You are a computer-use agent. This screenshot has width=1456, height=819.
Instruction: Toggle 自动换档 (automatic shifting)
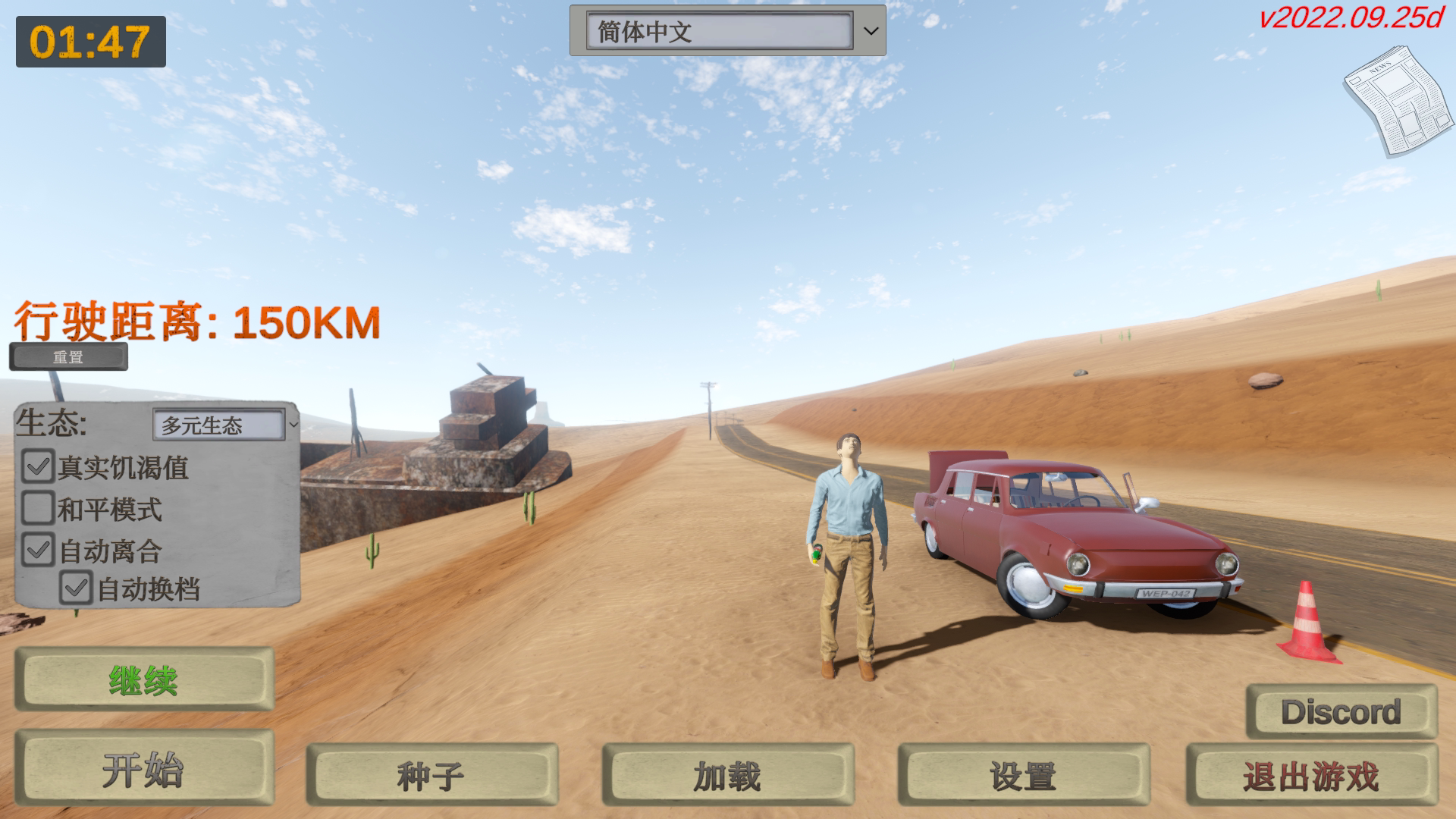click(76, 588)
